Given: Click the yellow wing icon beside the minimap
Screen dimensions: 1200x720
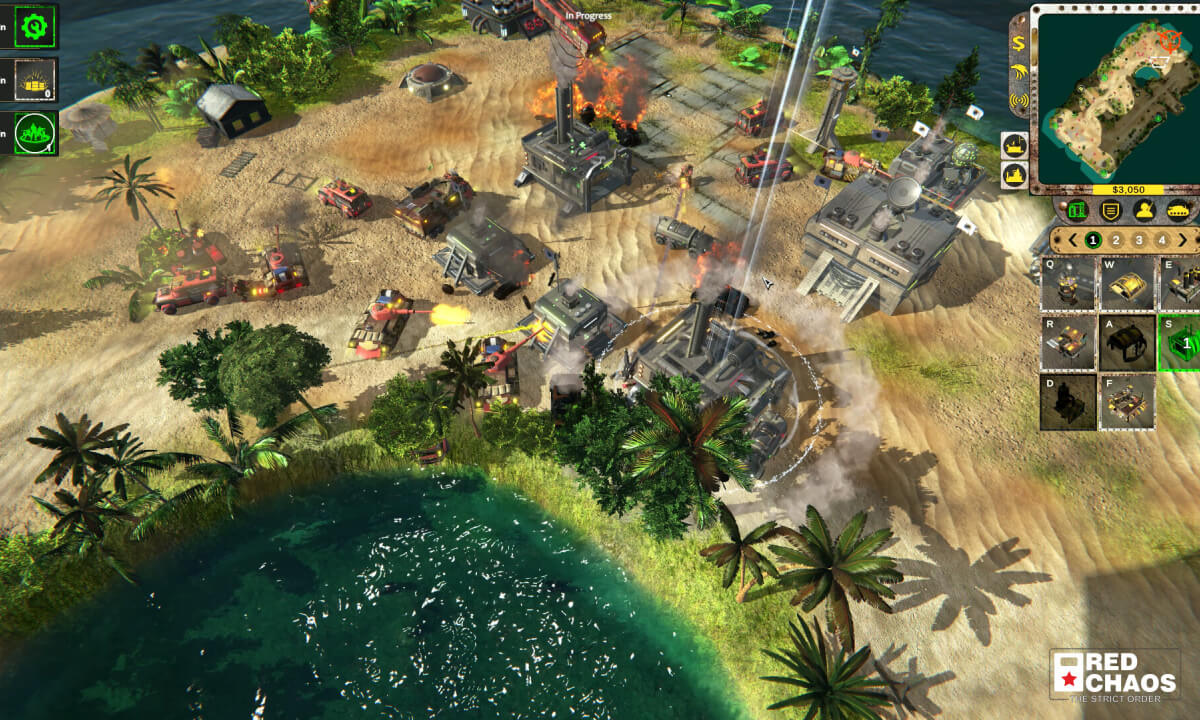Looking at the screenshot, I should 1018,71.
